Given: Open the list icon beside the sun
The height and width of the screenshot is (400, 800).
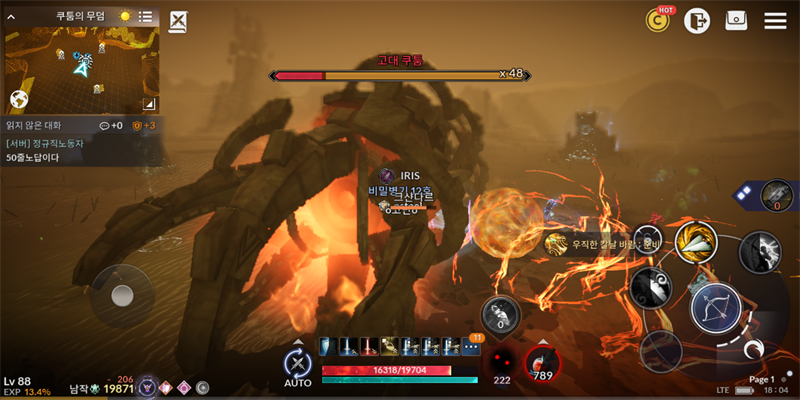Looking at the screenshot, I should 146,16.
